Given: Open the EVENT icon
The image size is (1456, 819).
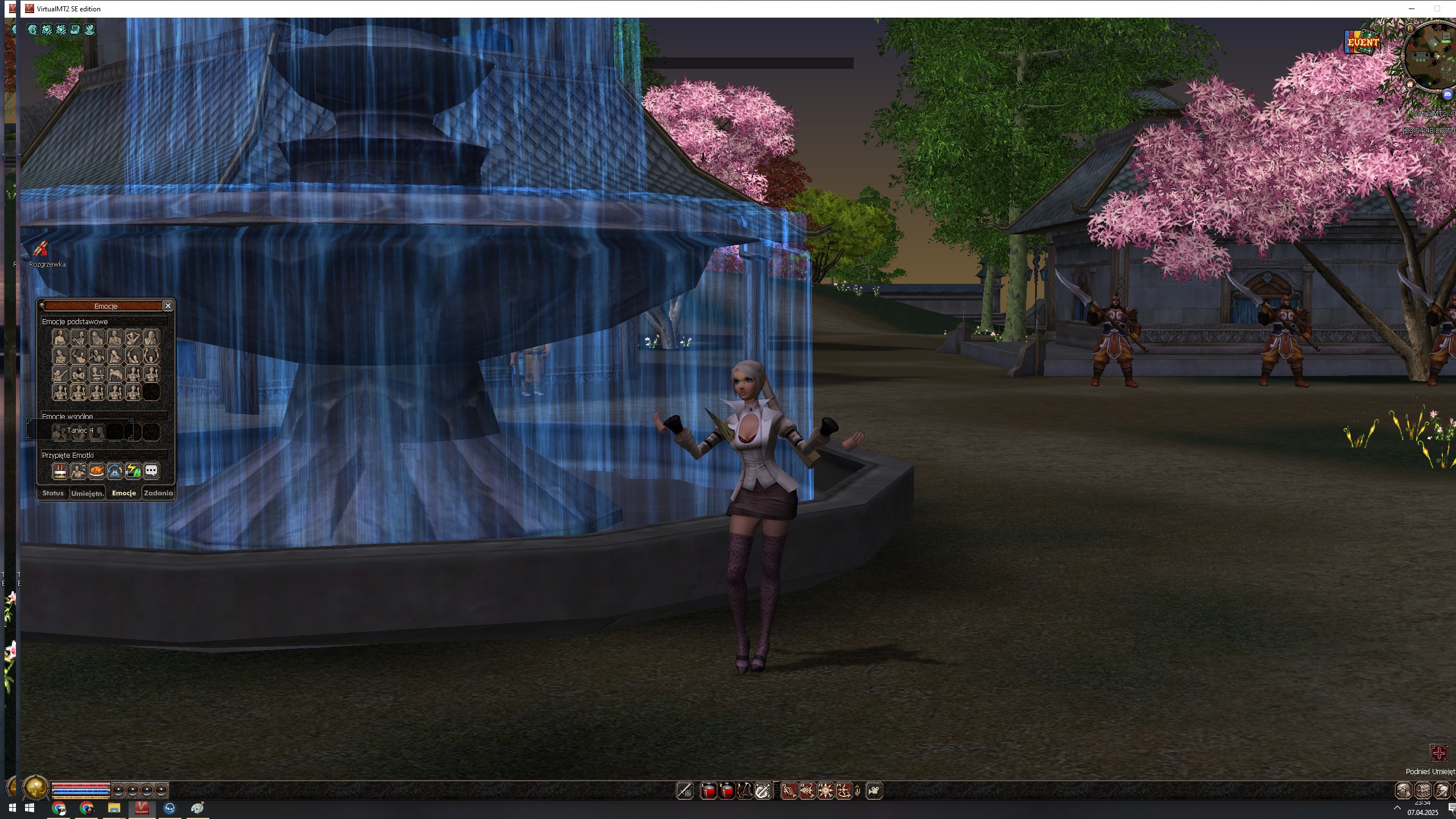Looking at the screenshot, I should click(x=1363, y=42).
